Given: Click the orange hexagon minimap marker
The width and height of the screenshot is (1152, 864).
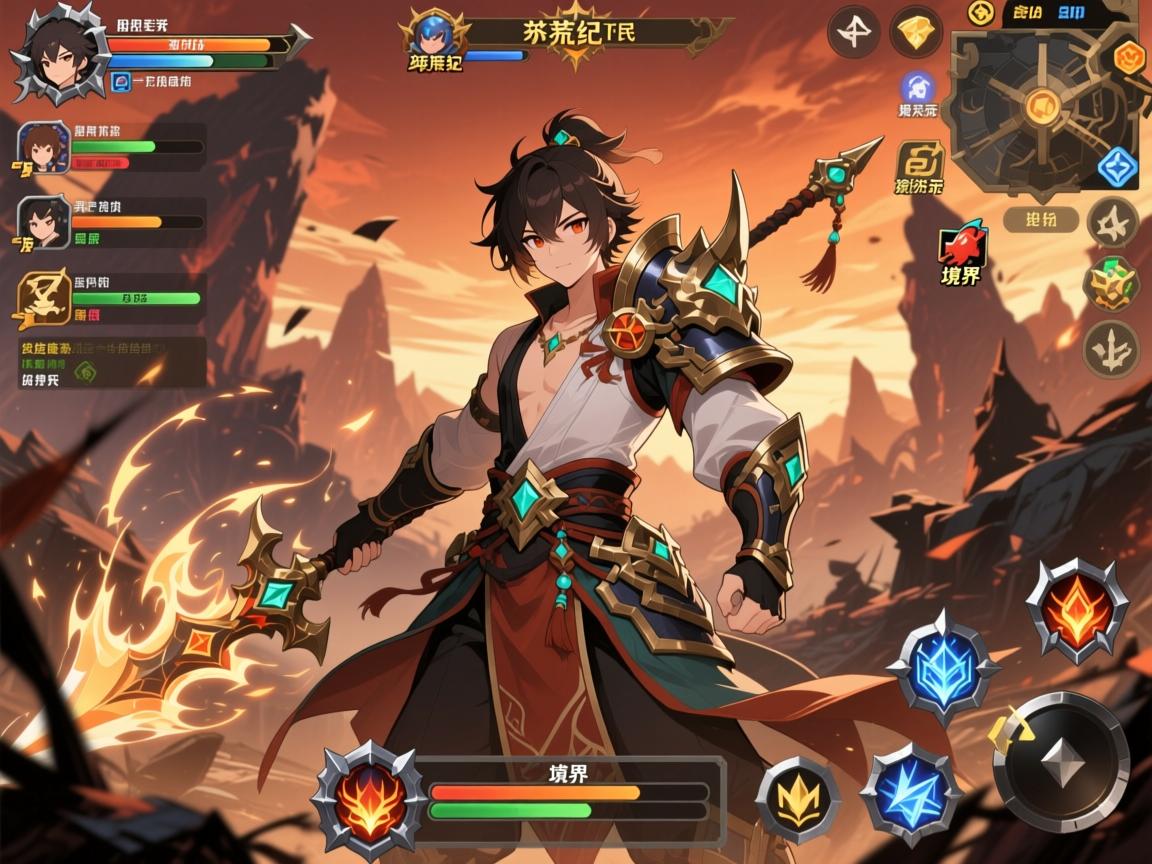Looking at the screenshot, I should (x=1127, y=57).
